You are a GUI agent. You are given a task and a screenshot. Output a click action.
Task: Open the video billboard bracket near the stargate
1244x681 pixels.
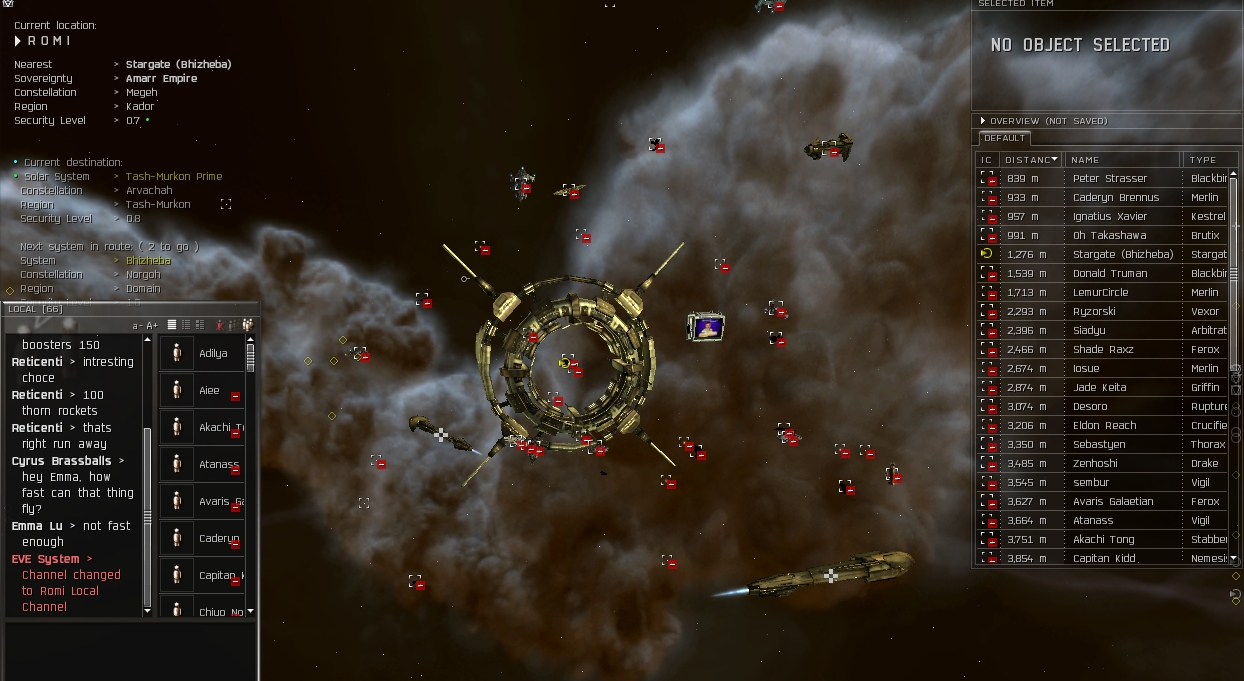[x=706, y=326]
